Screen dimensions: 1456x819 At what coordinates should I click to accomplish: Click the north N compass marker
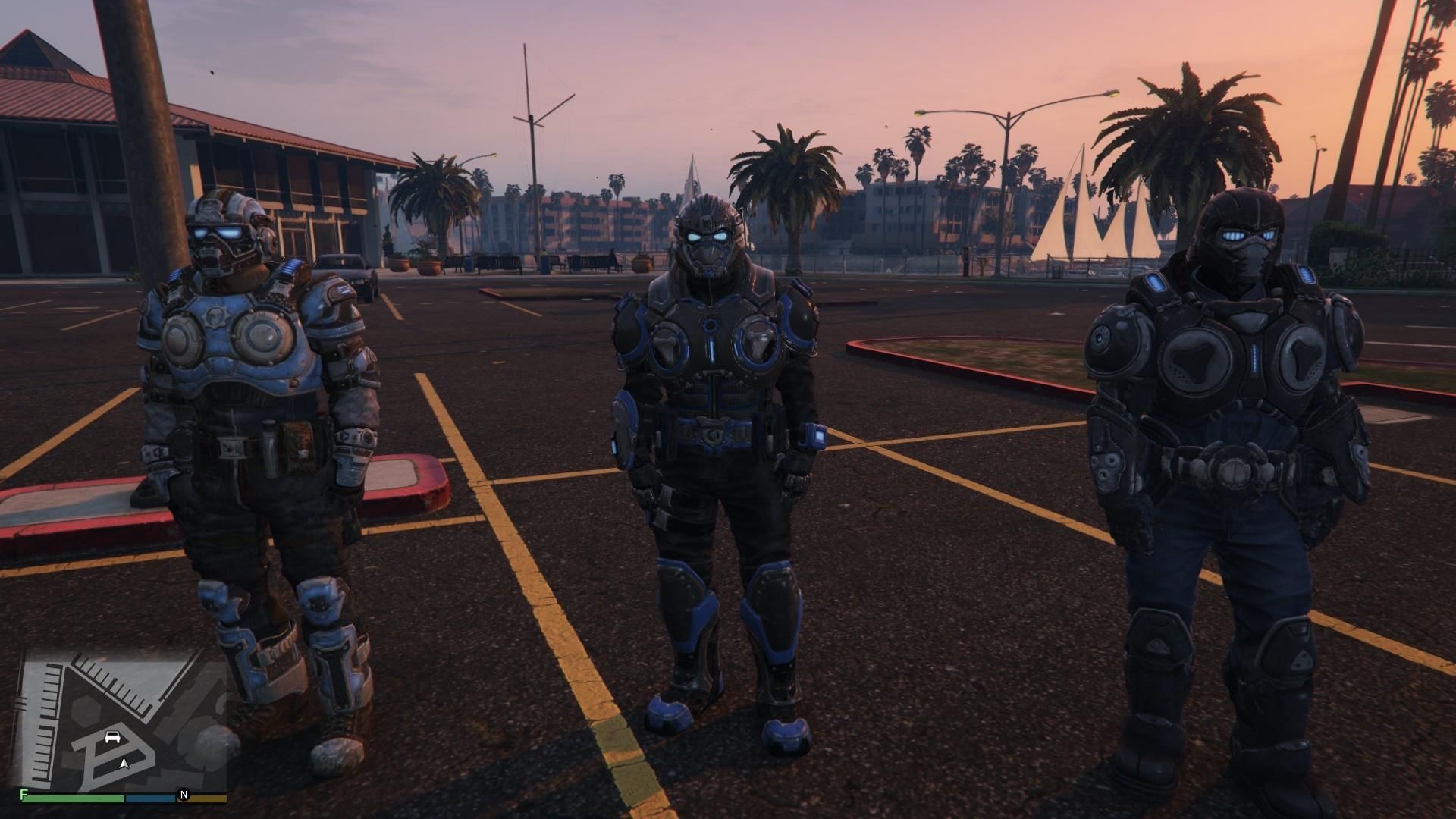183,795
